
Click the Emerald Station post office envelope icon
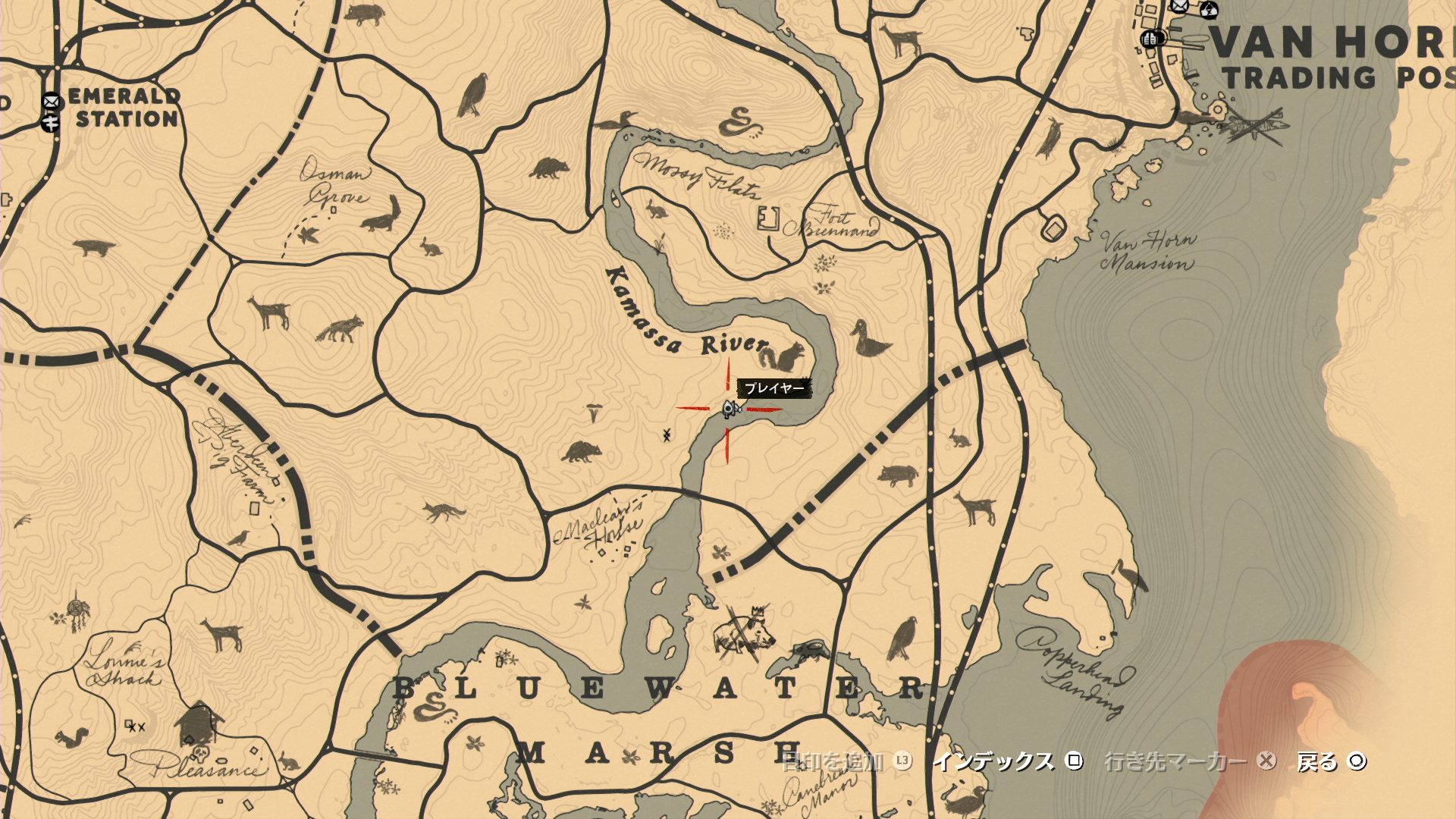tap(51, 100)
